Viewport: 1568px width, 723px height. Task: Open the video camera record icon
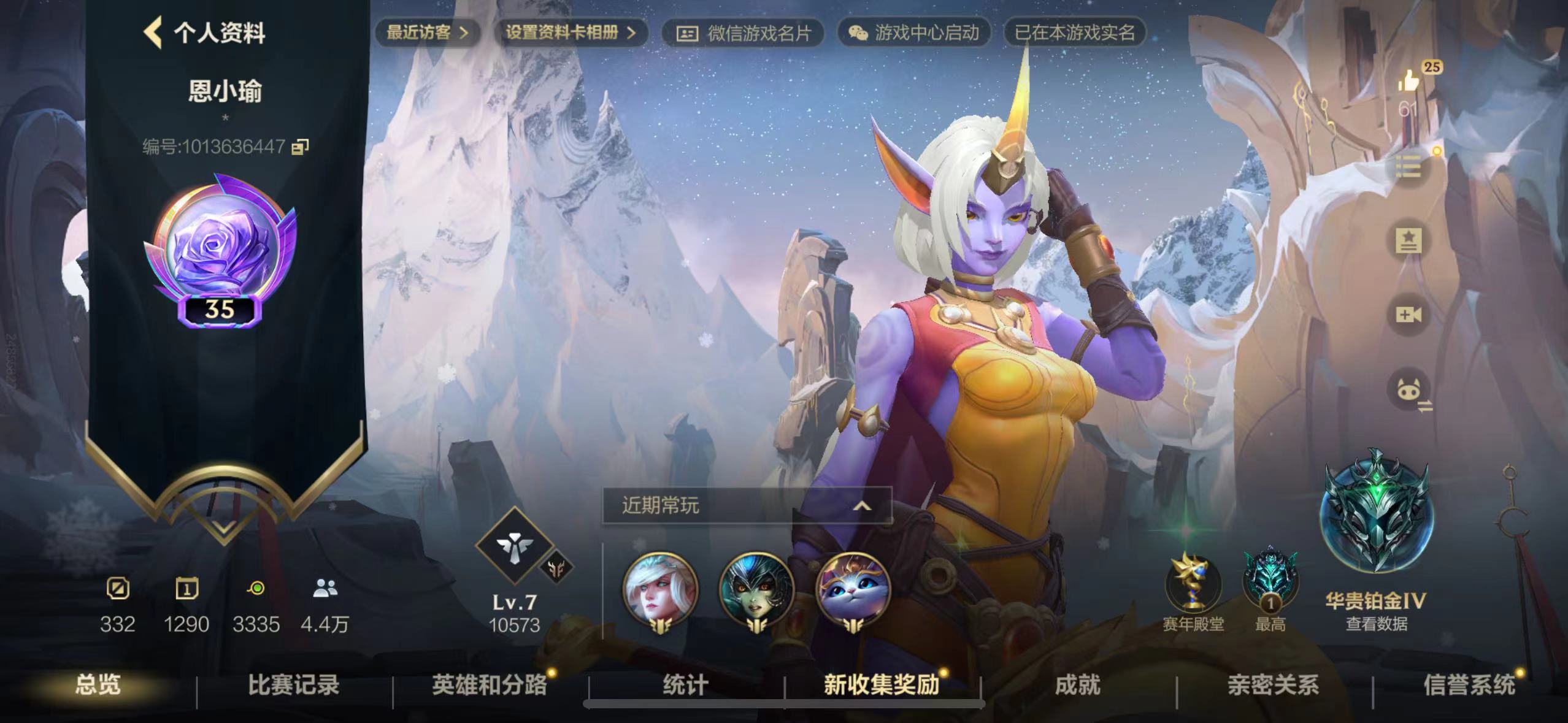click(1409, 315)
